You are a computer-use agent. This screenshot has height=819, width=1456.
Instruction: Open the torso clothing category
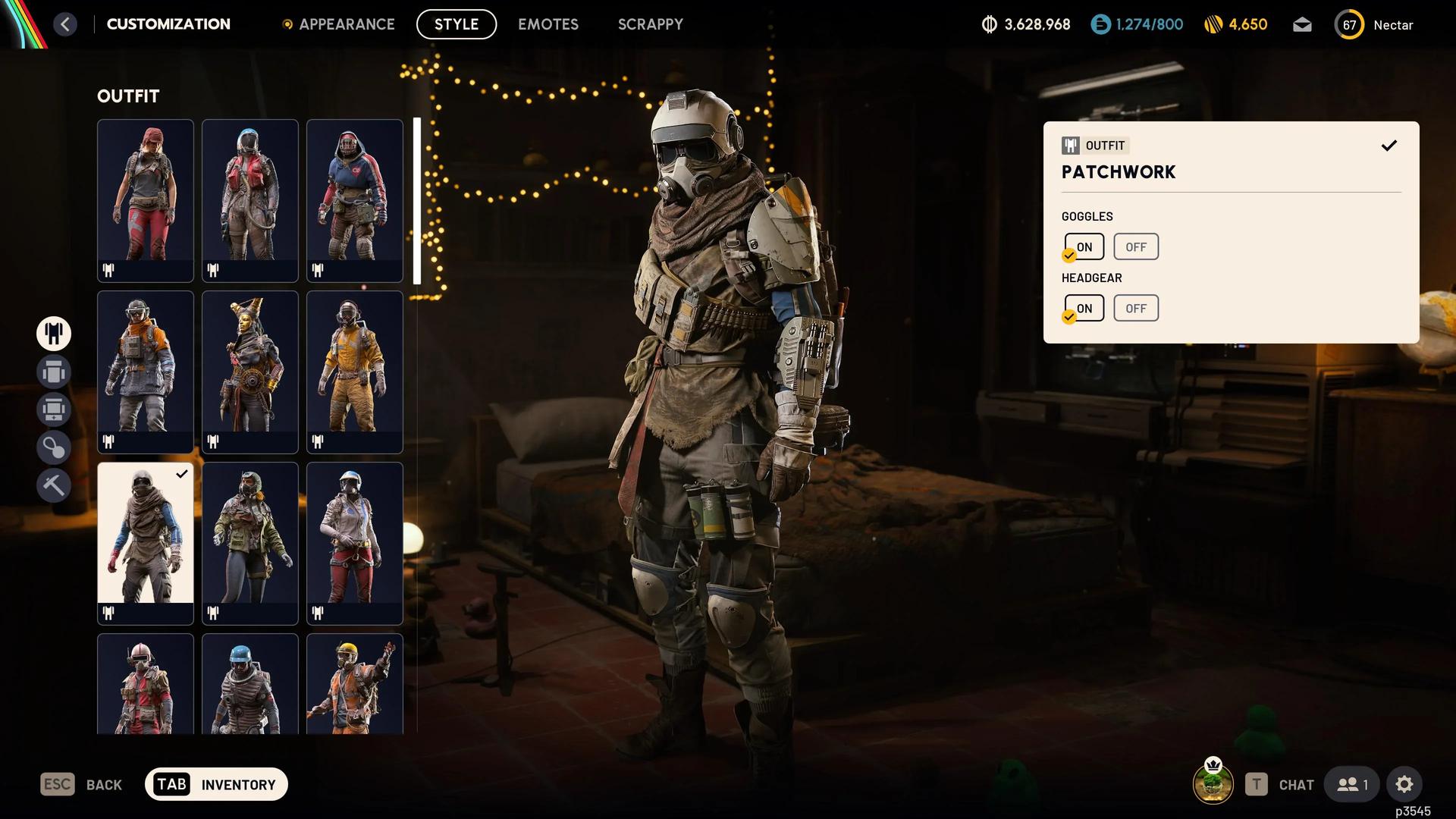pos(54,372)
